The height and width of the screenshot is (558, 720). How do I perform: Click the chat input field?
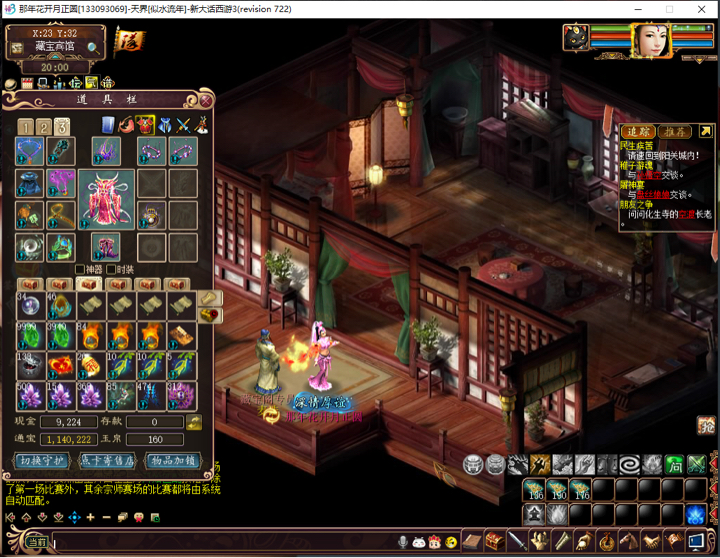click(220, 542)
